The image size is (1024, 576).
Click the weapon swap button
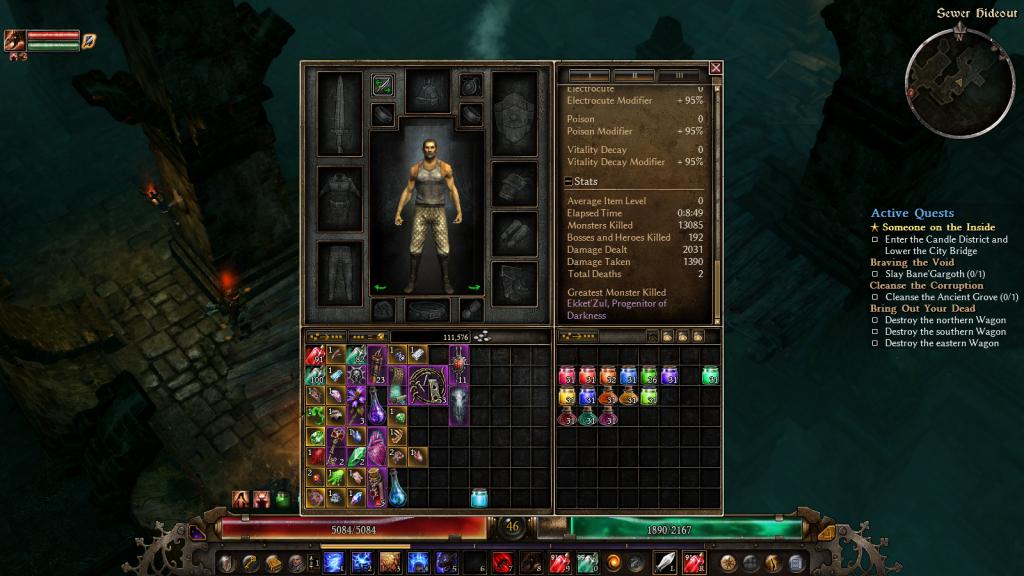click(382, 85)
